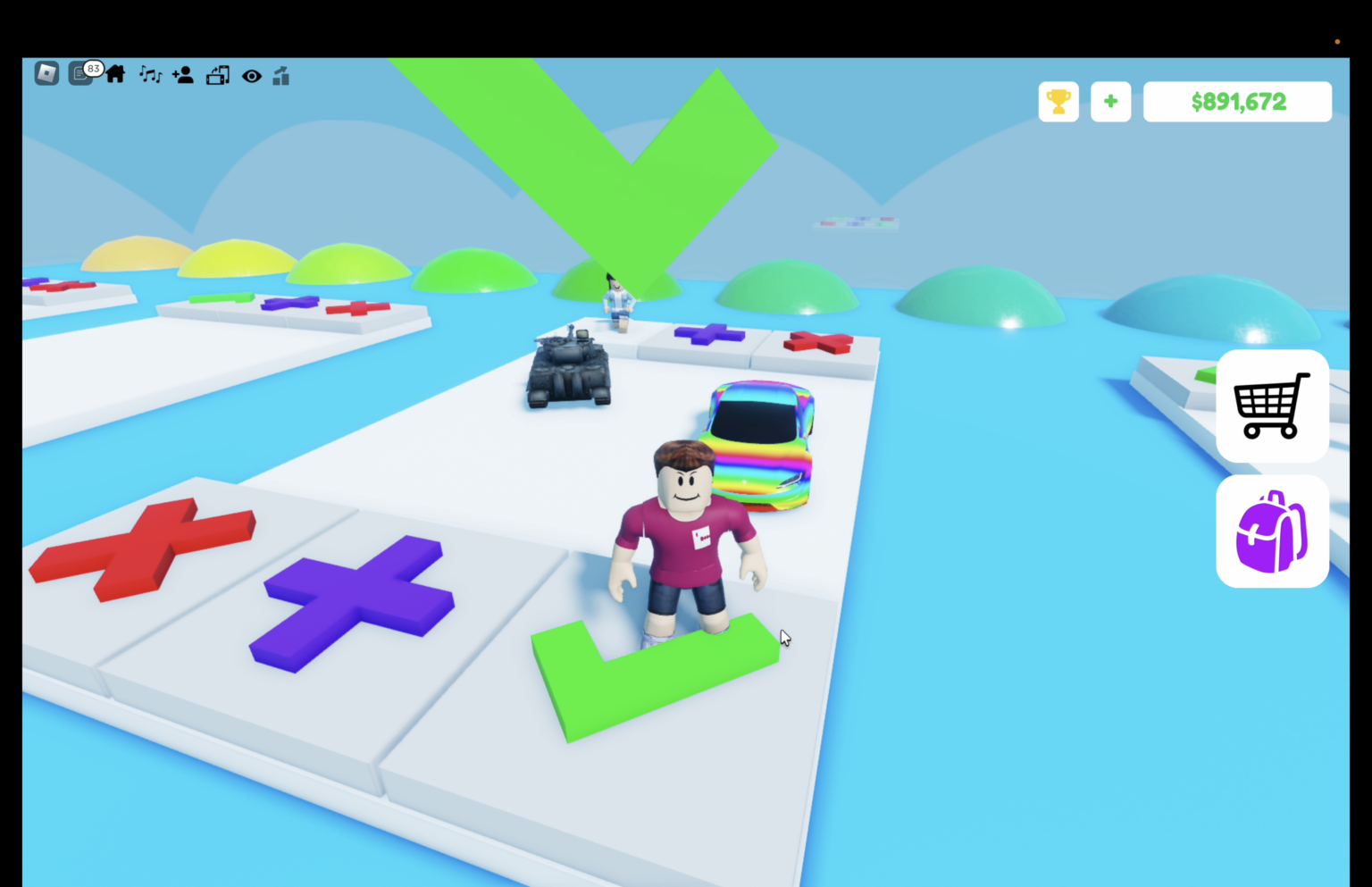Screen dimensions: 1372x887
Task: Open the chat showing 83 messages
Action: point(81,75)
